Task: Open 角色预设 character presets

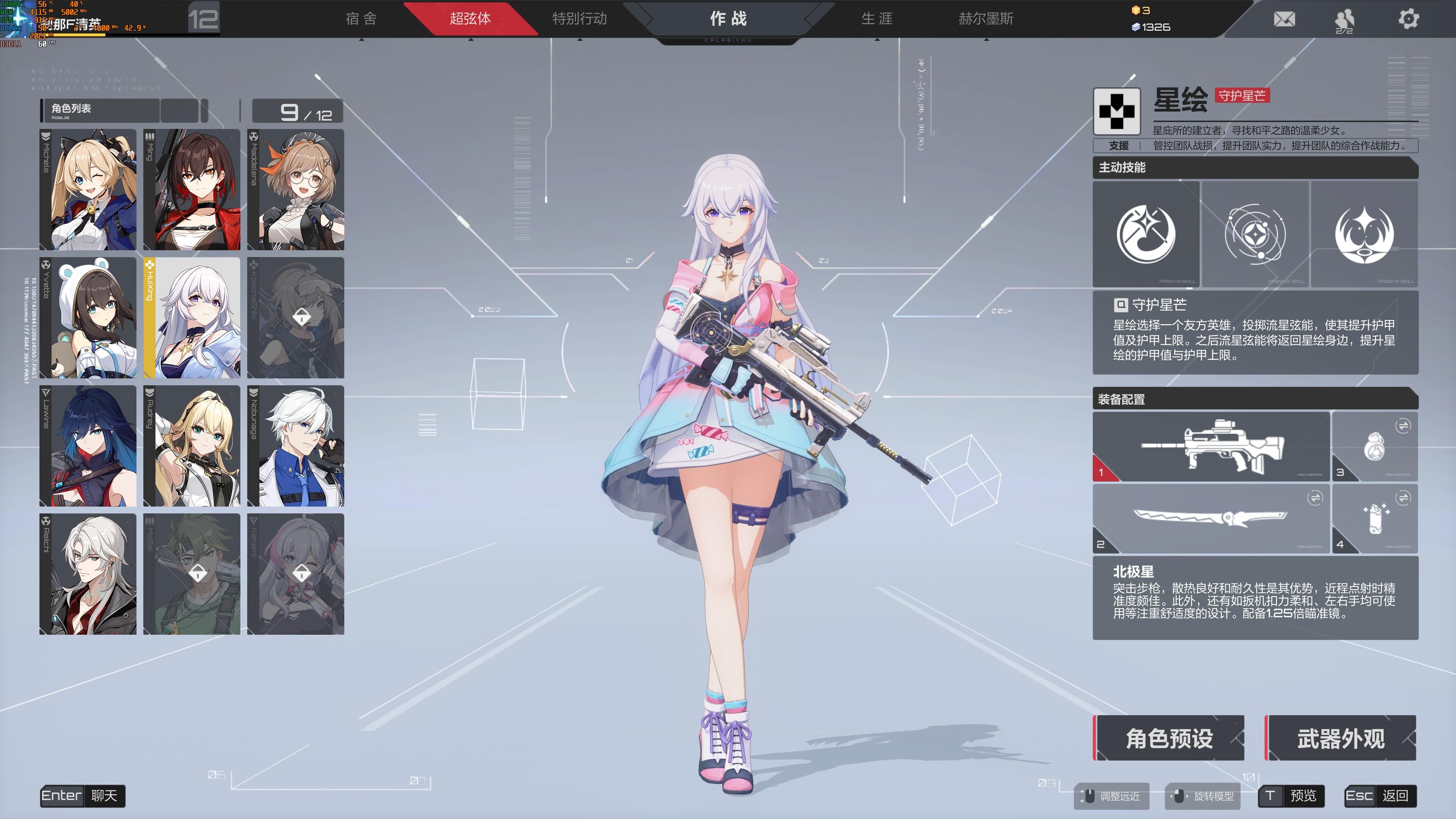Action: pos(1169,738)
